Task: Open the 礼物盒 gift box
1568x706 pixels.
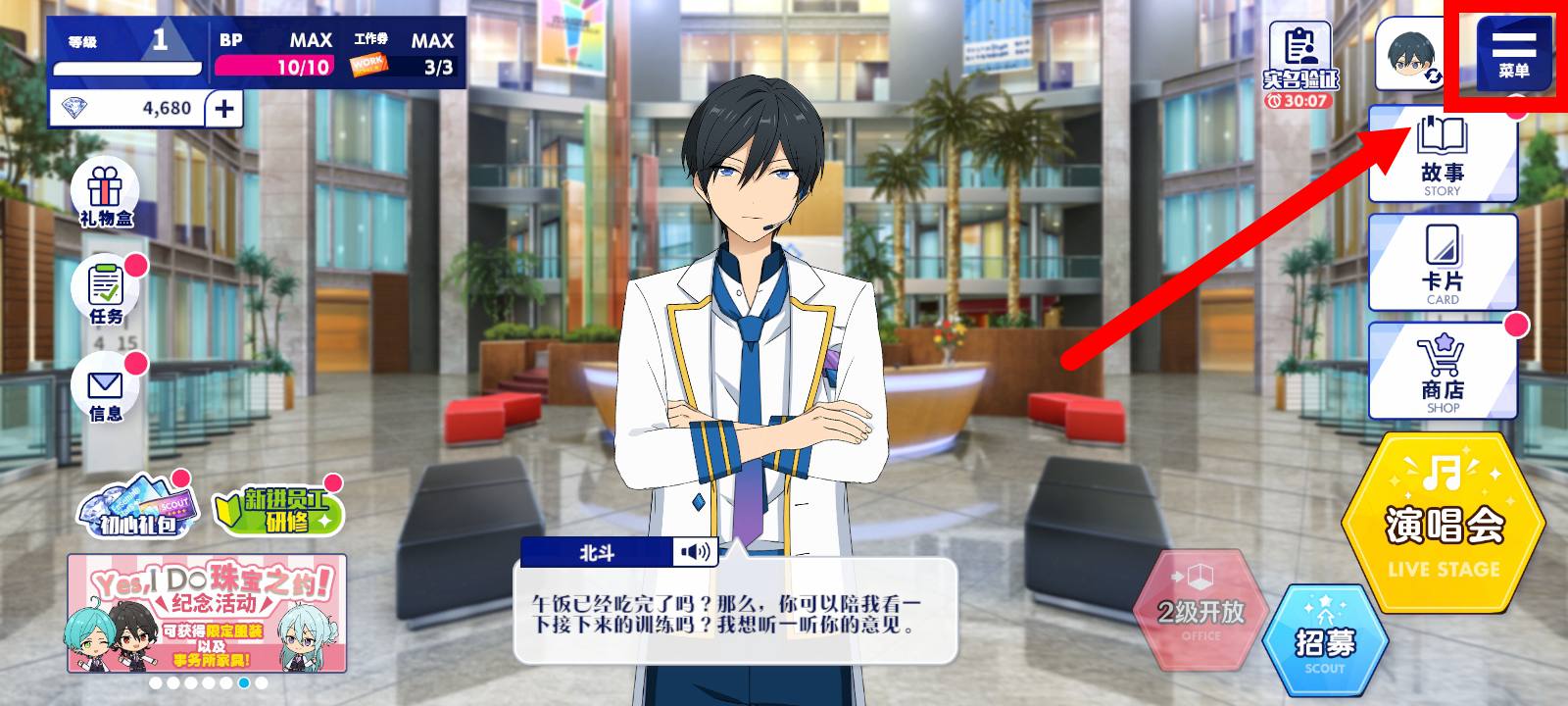Action: tap(106, 194)
